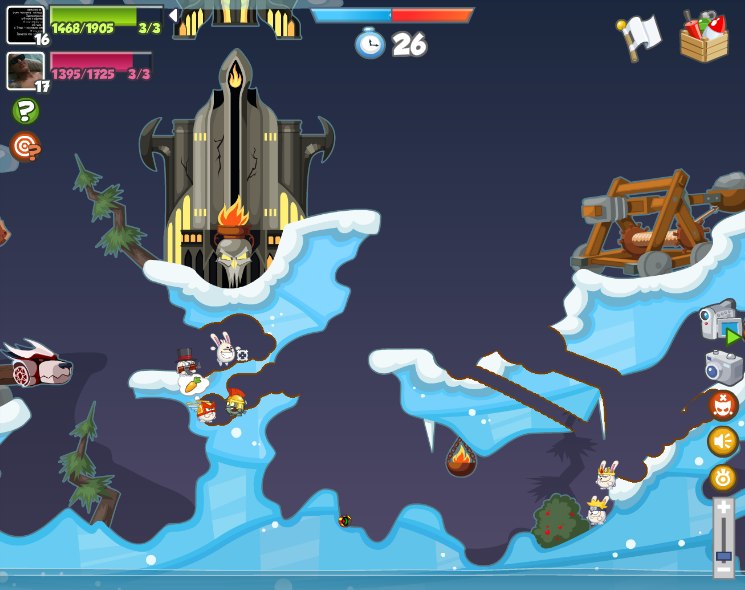
Task: Click the orange gear-like round button
Action: coord(723,478)
